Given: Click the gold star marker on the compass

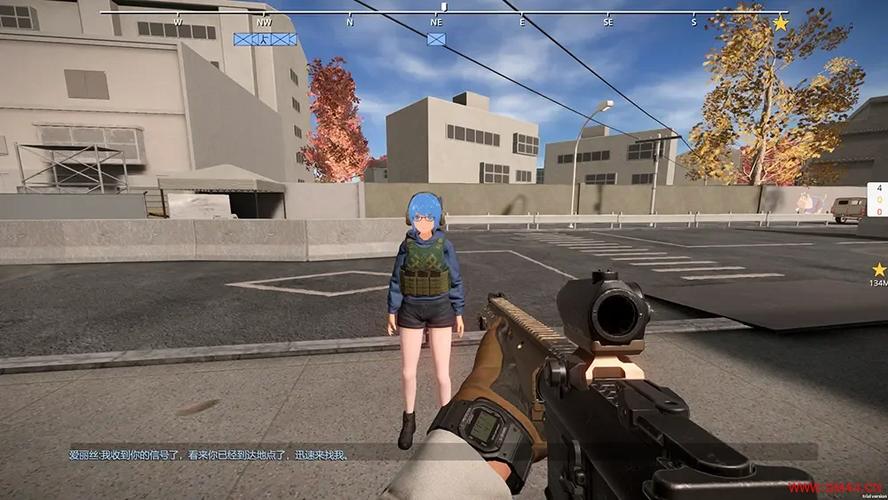Looking at the screenshot, I should (780, 22).
